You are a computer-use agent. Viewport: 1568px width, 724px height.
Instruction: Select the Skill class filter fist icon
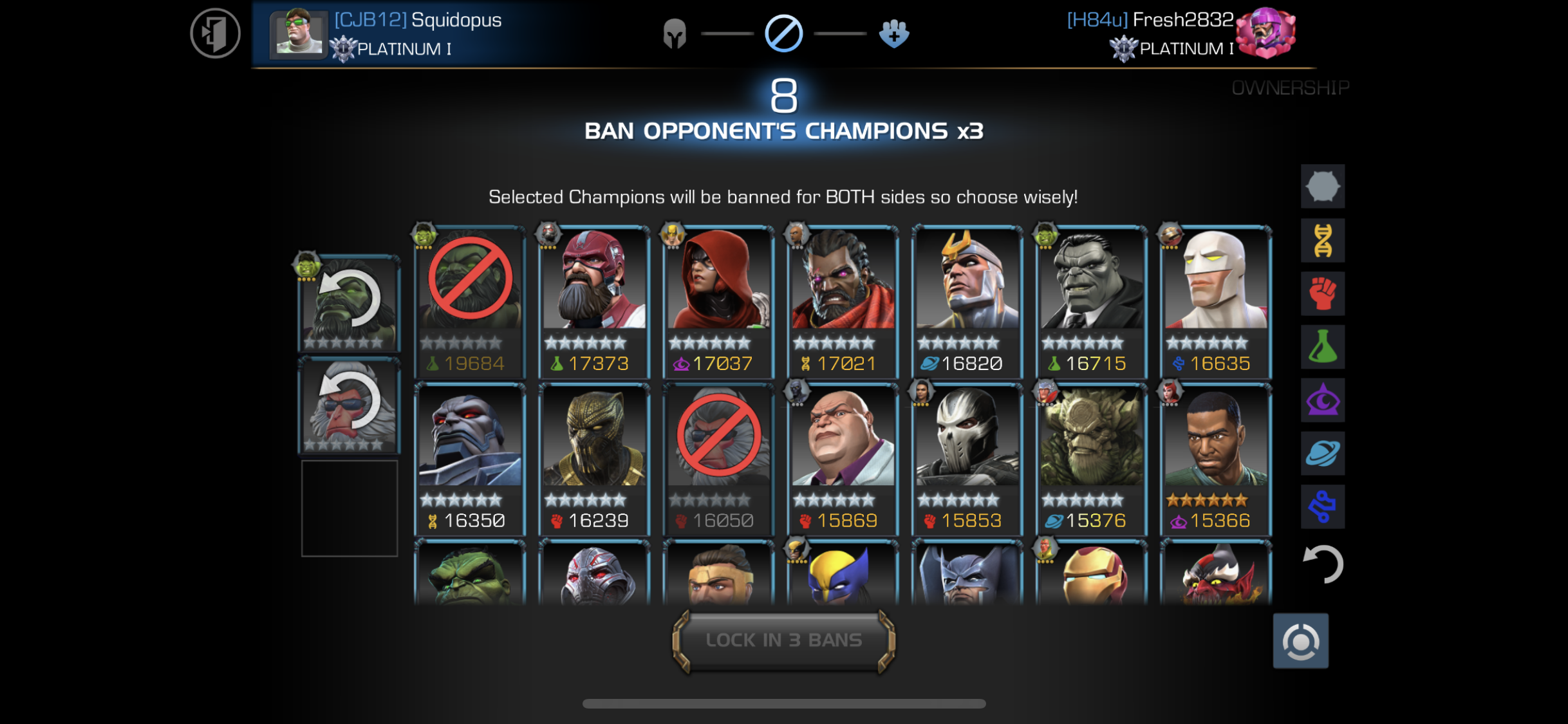pyautogui.click(x=1323, y=293)
